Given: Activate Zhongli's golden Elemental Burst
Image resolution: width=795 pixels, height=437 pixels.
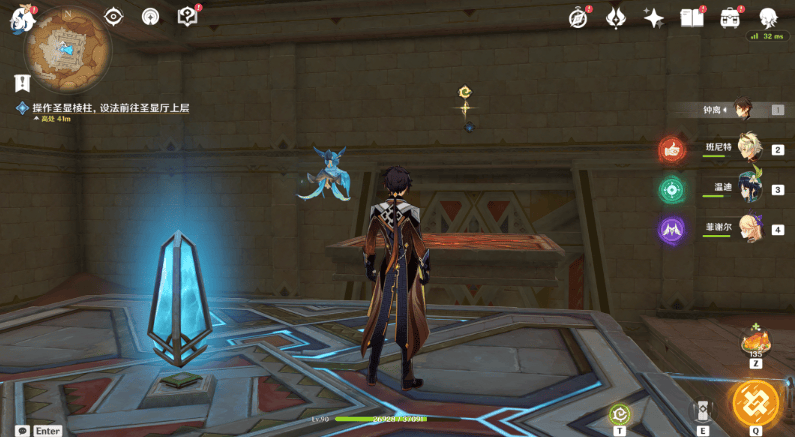Looking at the screenshot, I should pyautogui.click(x=755, y=402).
